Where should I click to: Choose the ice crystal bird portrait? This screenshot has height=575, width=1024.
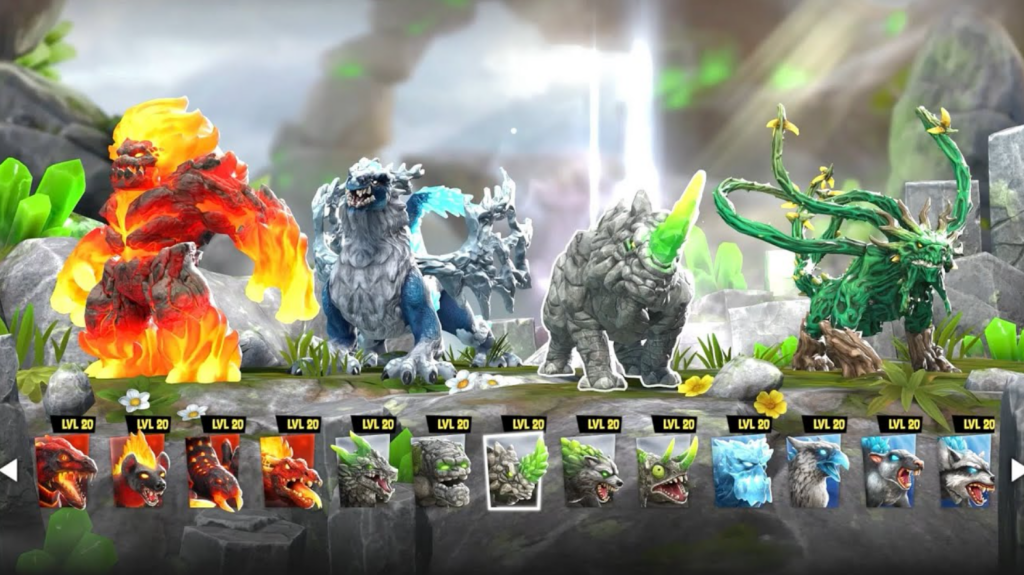click(x=741, y=471)
